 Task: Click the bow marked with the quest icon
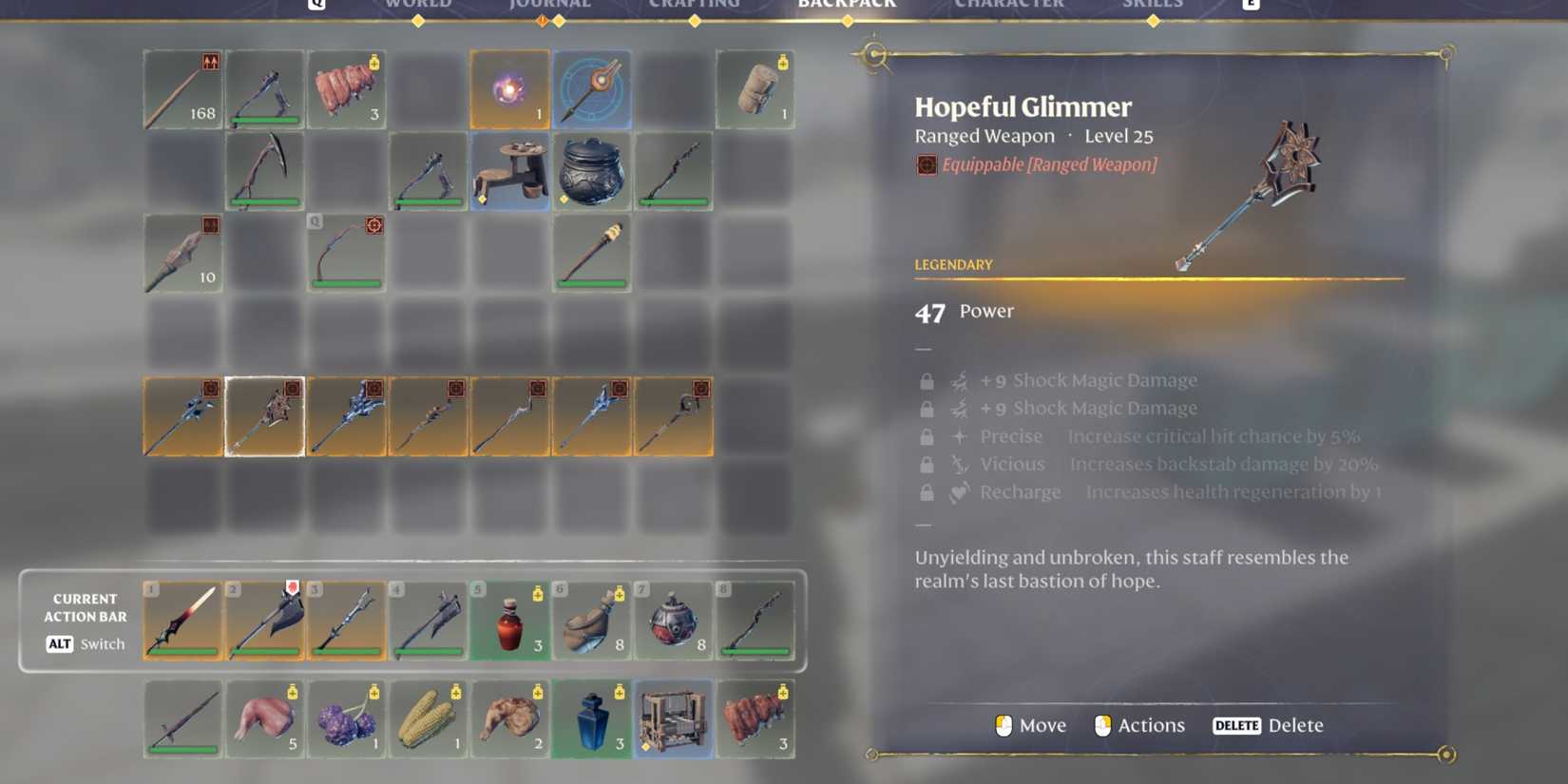[x=346, y=252]
